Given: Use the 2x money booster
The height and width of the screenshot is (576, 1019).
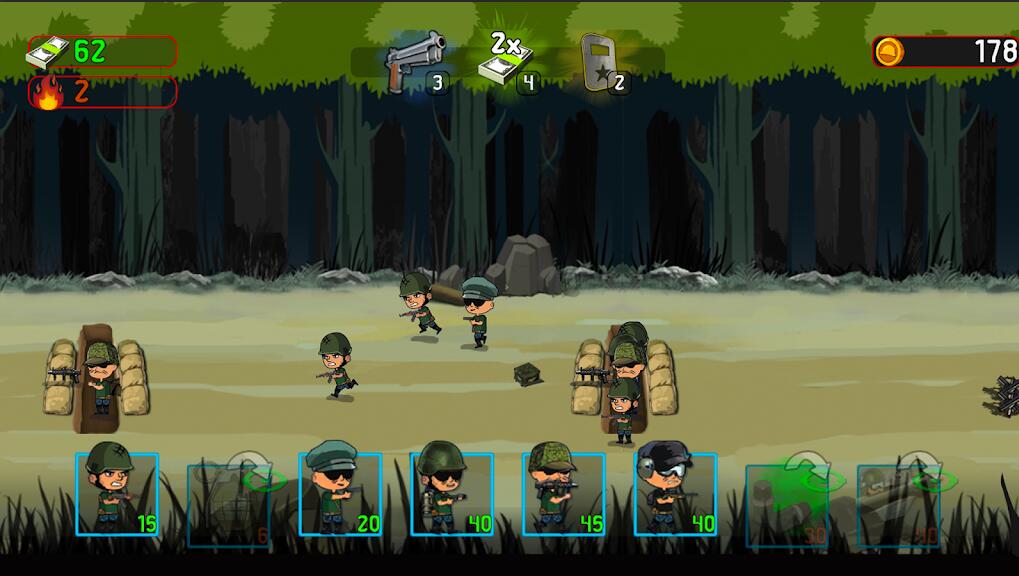Looking at the screenshot, I should click(509, 62).
